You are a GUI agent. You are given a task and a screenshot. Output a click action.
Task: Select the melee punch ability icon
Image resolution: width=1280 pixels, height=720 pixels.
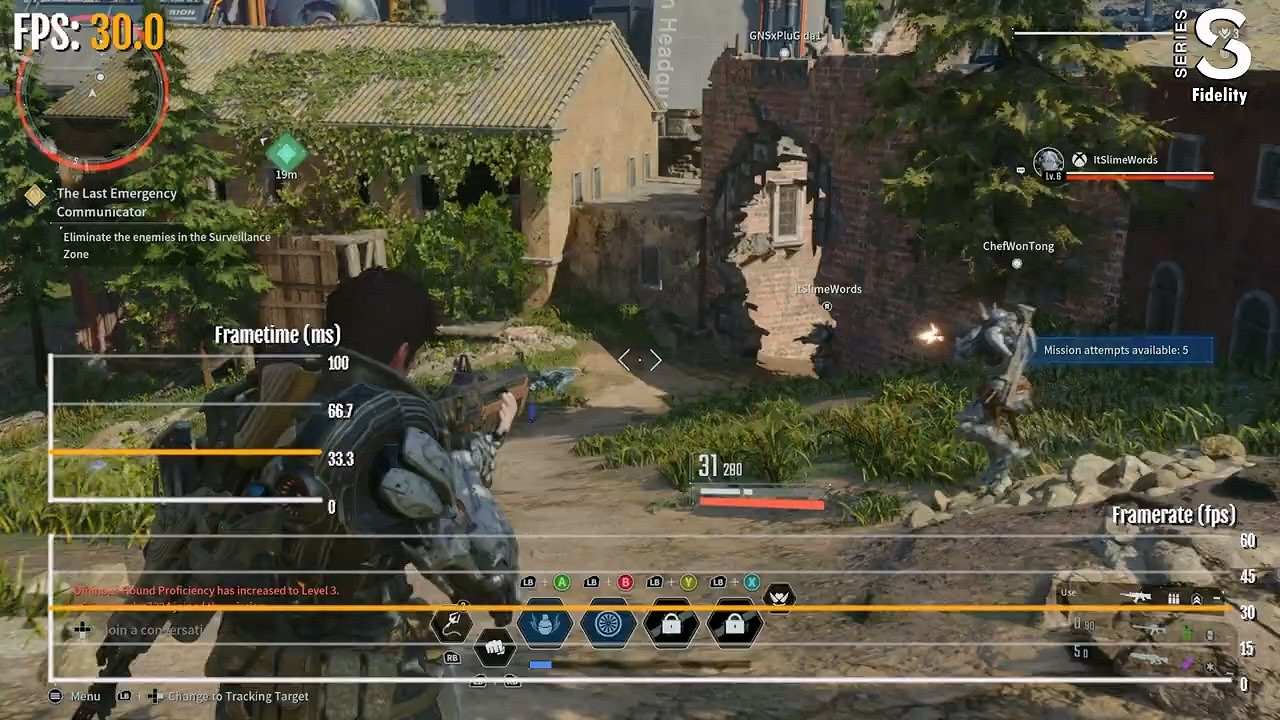point(494,645)
